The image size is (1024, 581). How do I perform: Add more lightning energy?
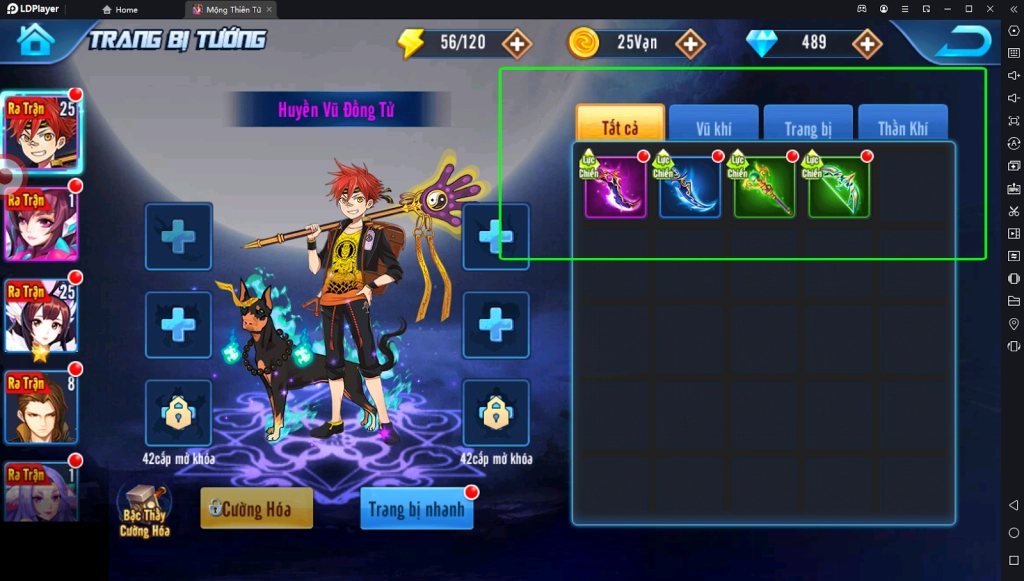(x=516, y=43)
